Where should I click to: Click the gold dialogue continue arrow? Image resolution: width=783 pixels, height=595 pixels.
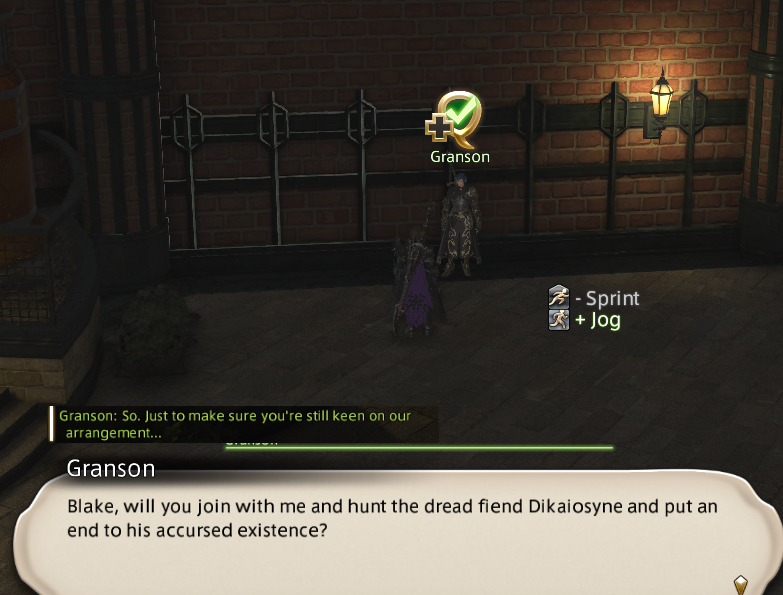[x=741, y=583]
